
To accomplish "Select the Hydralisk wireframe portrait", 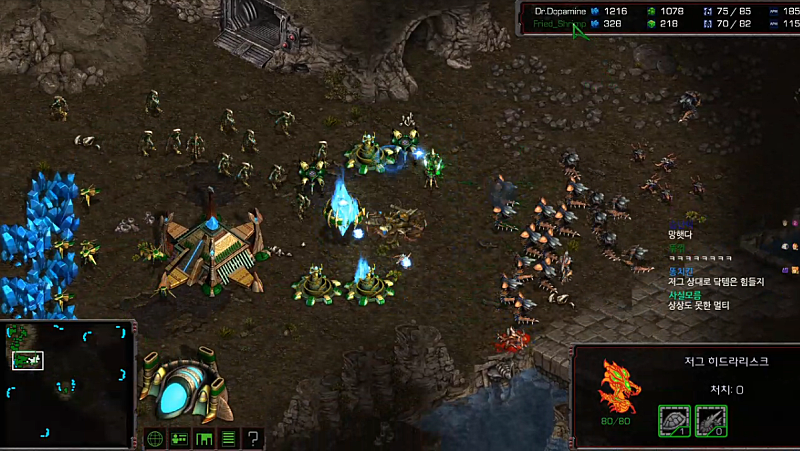I will point(616,385).
